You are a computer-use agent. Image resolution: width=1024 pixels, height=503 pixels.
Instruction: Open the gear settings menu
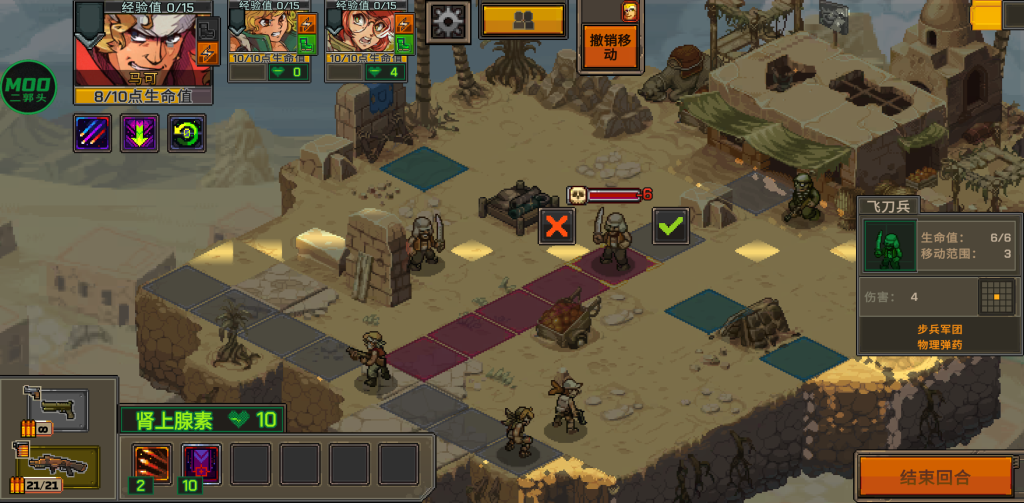coord(449,20)
